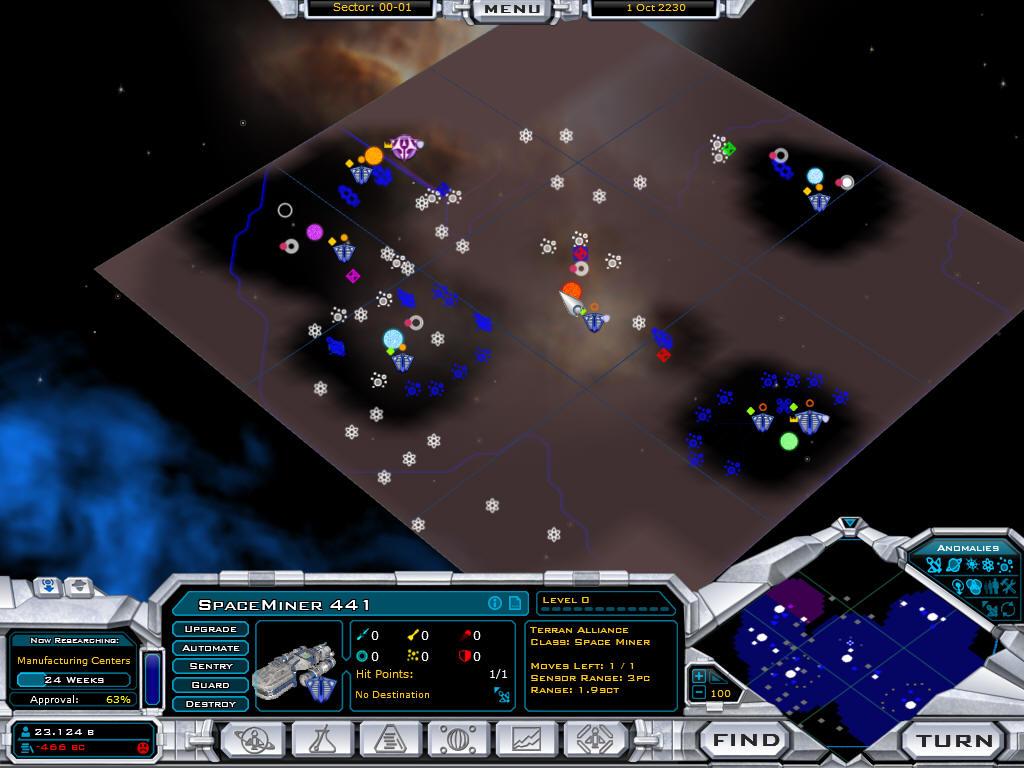Show ship info via blue info icon

494,603
